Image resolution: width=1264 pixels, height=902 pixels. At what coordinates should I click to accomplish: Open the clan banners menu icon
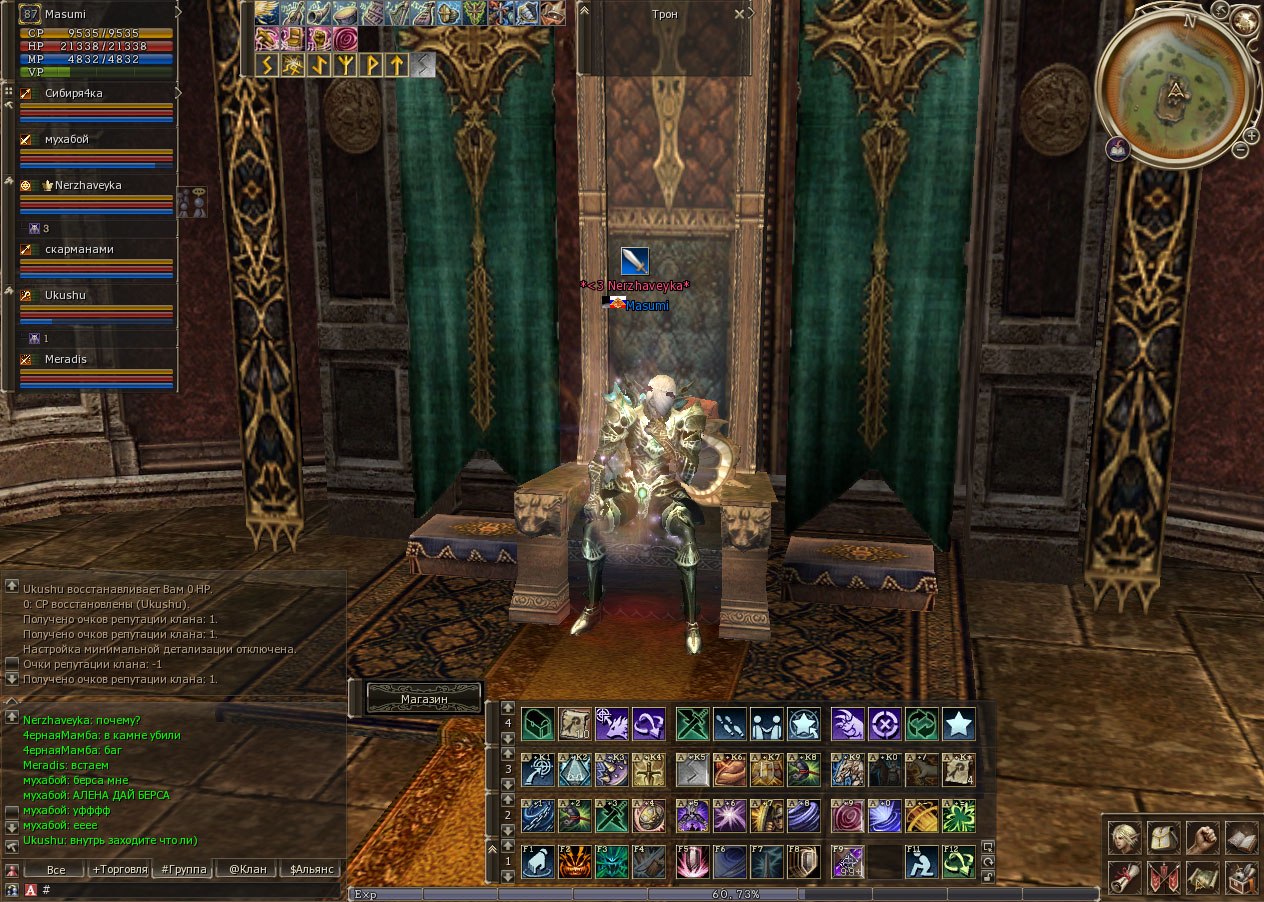(1163, 877)
